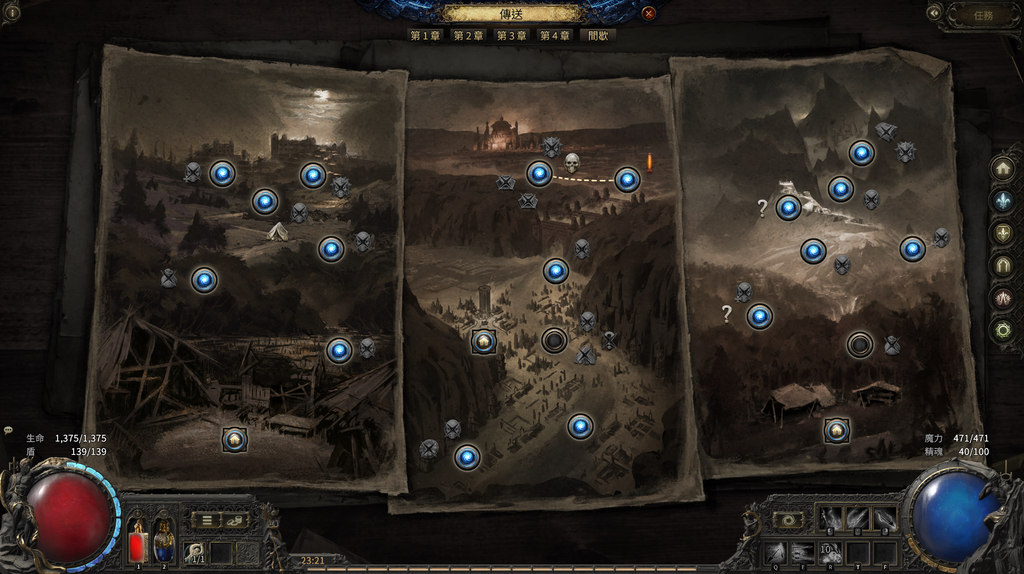Screen dimensions: 1024x574
Task: Activate the spear skill bound to Q
Action: point(775,552)
